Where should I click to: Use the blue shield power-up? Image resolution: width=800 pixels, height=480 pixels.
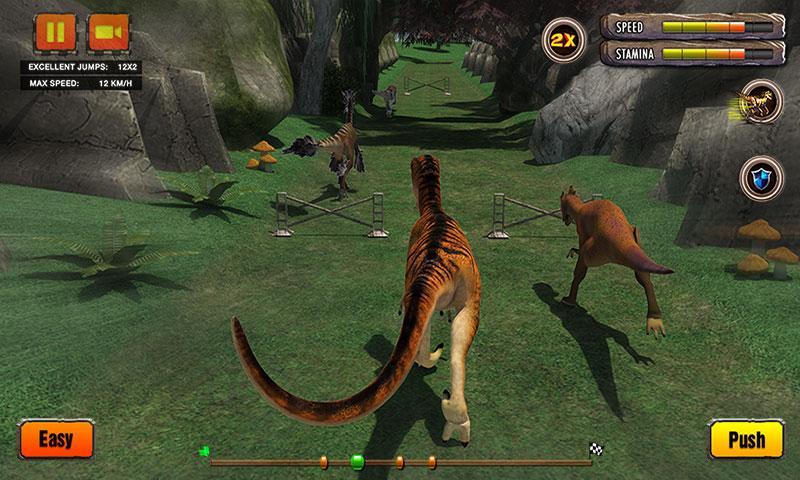tap(758, 179)
